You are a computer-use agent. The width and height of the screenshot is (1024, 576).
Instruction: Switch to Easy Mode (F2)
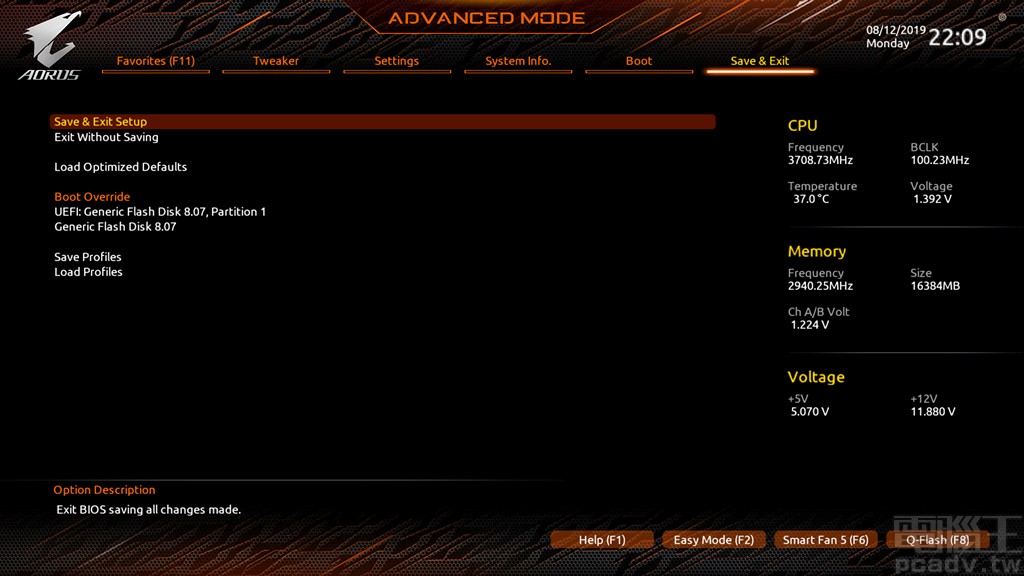click(714, 540)
